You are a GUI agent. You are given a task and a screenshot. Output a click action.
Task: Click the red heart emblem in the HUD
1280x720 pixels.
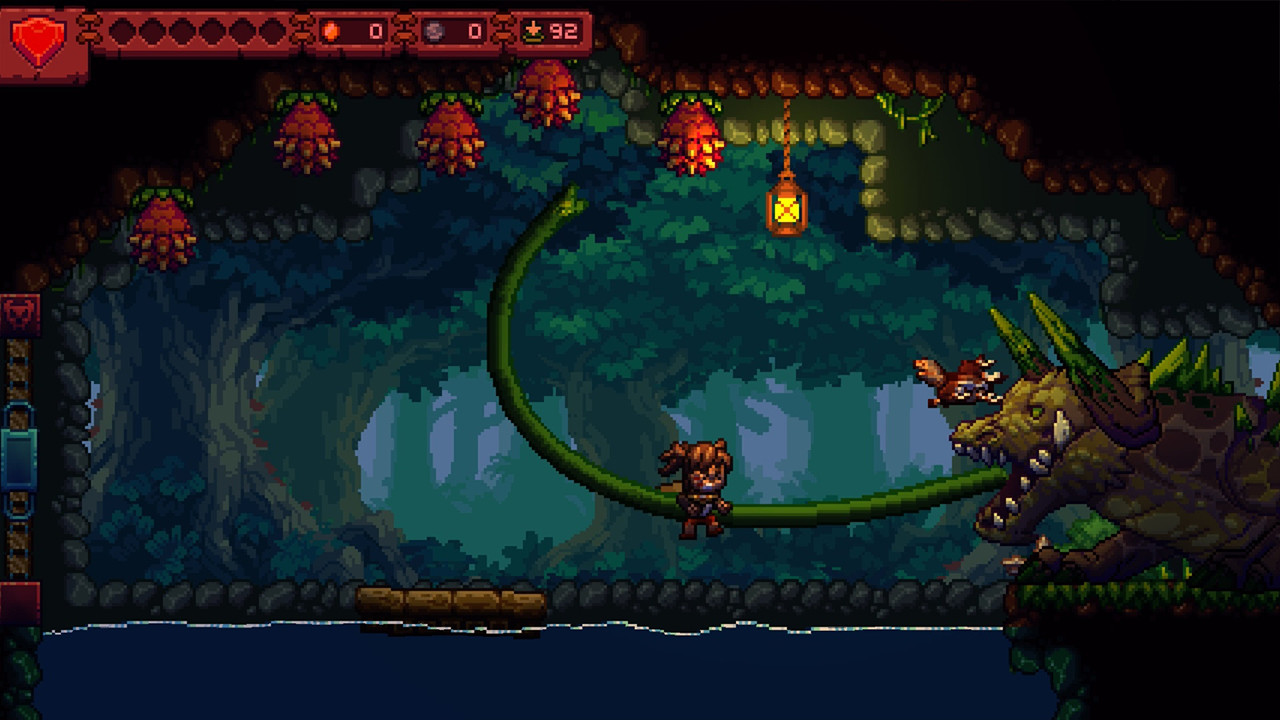coord(40,38)
